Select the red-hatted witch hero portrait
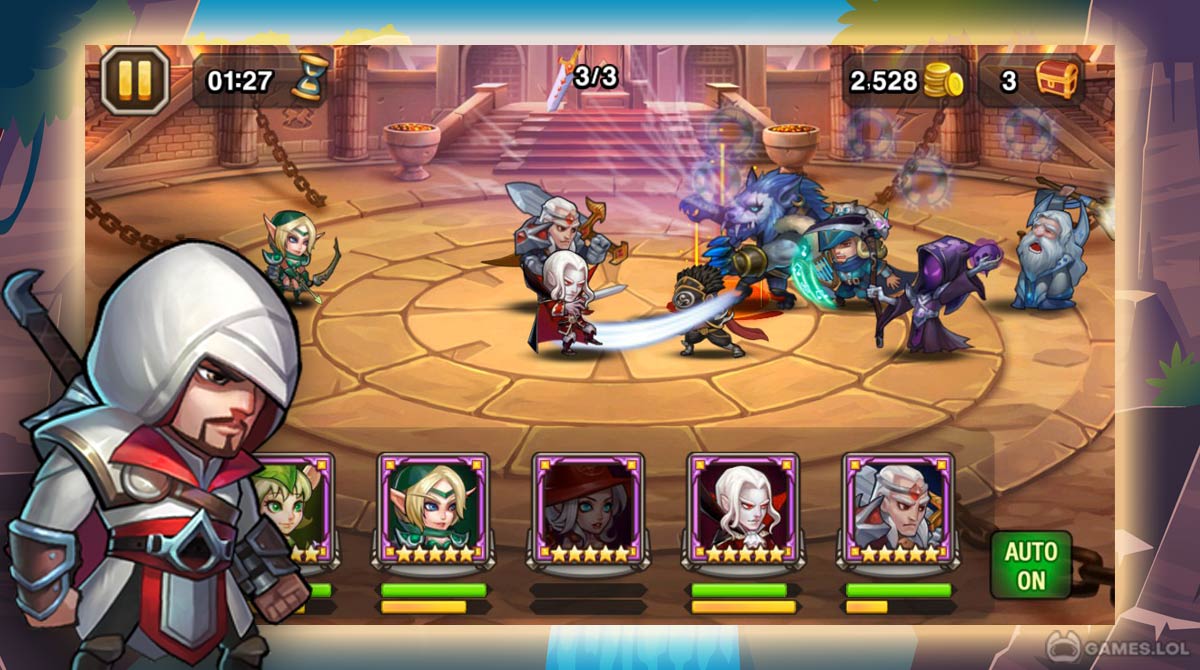Screen dimensions: 1200x670 tap(587, 508)
